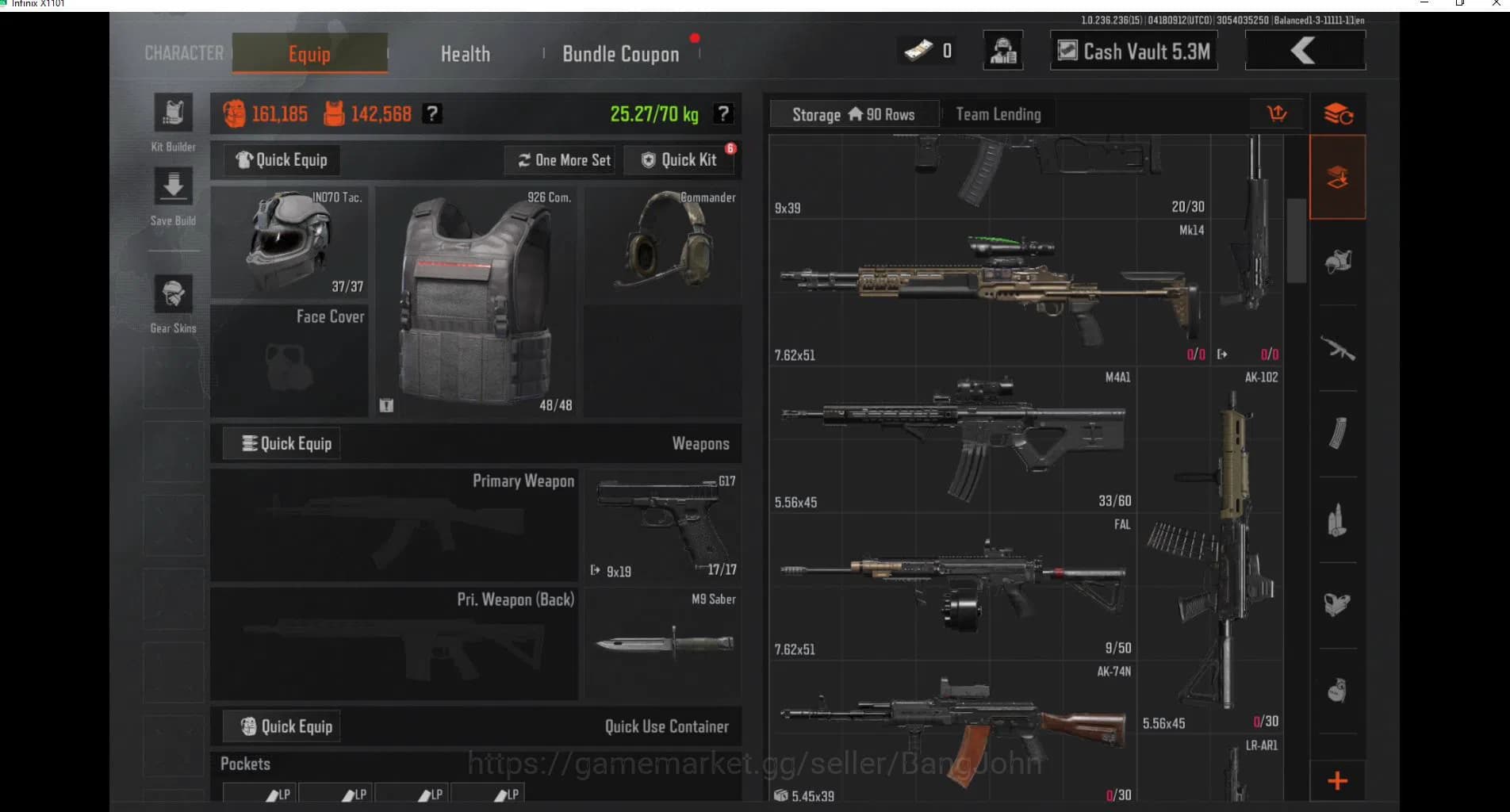
Task: Switch to the Health tab
Action: pos(465,53)
